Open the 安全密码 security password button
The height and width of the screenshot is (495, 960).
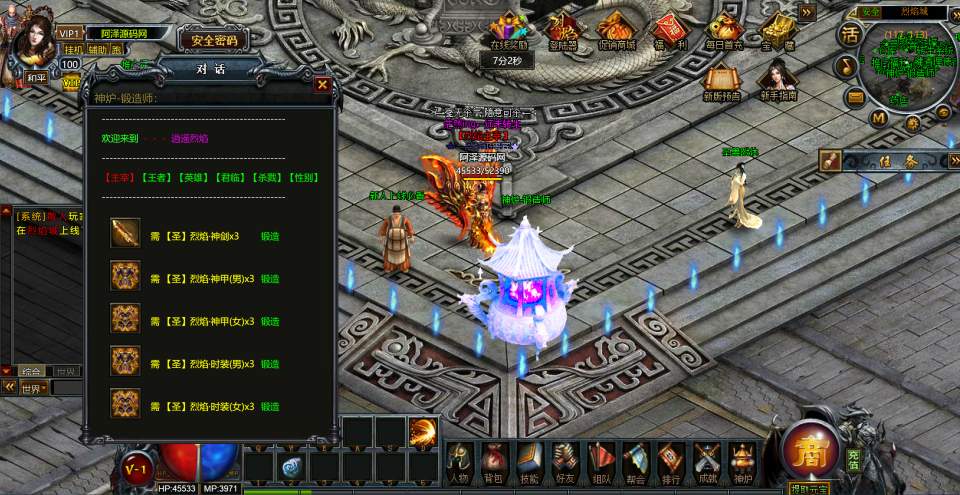(213, 40)
